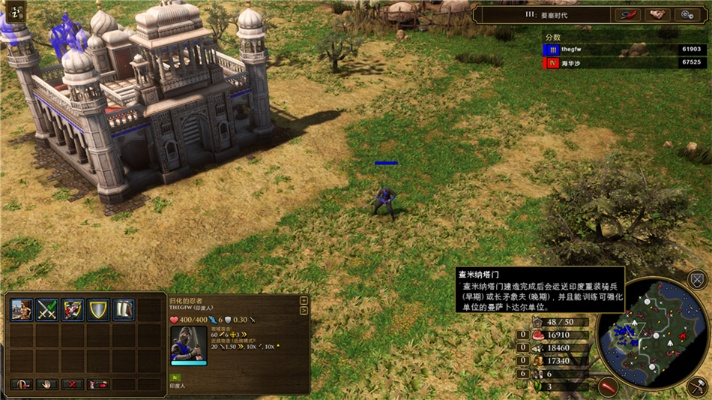The image size is (712, 400).
Task: Click the red signal flare button
Action: [608, 385]
